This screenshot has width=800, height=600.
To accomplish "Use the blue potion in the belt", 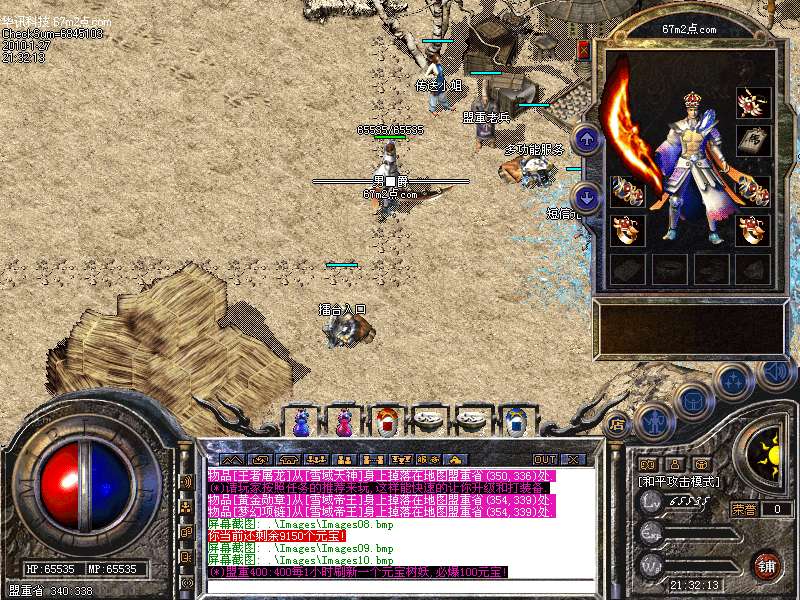I will pyautogui.click(x=300, y=423).
